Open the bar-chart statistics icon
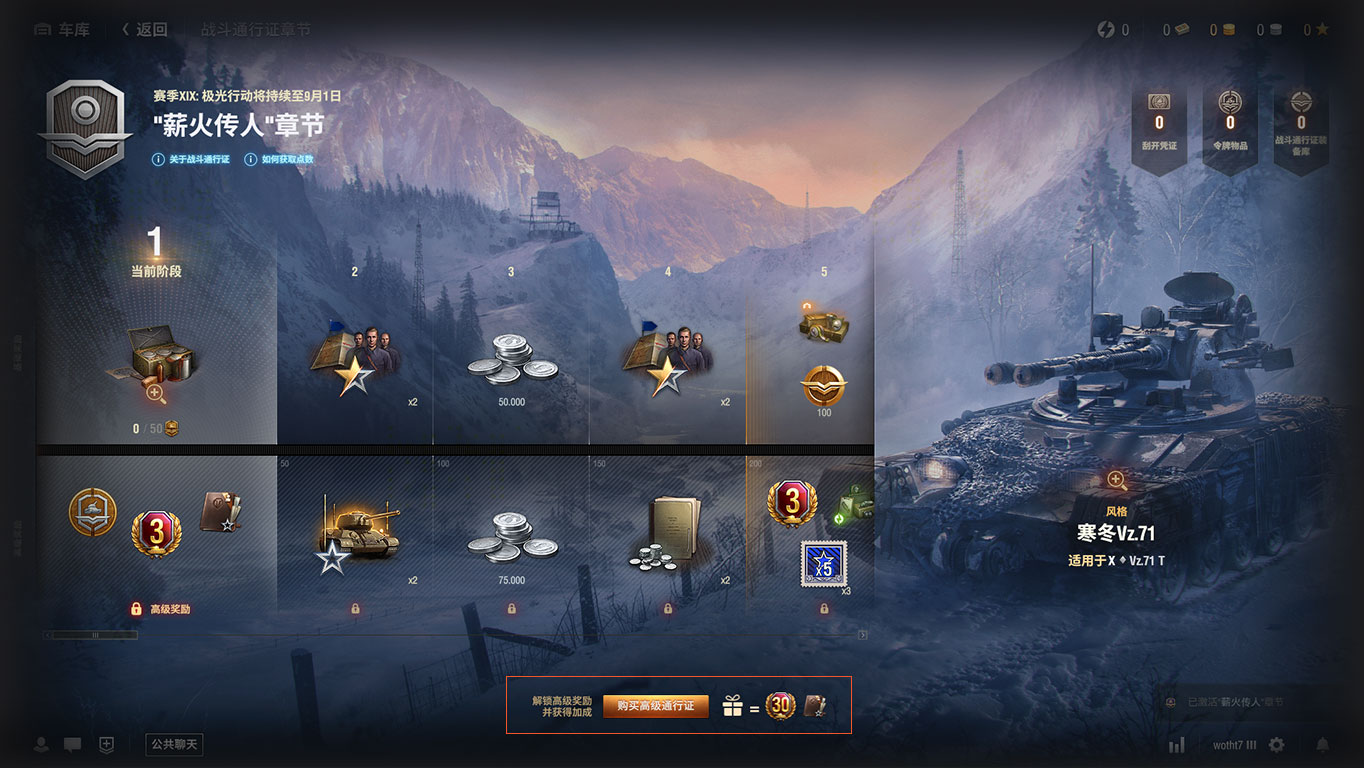1364x768 pixels. 1177,745
